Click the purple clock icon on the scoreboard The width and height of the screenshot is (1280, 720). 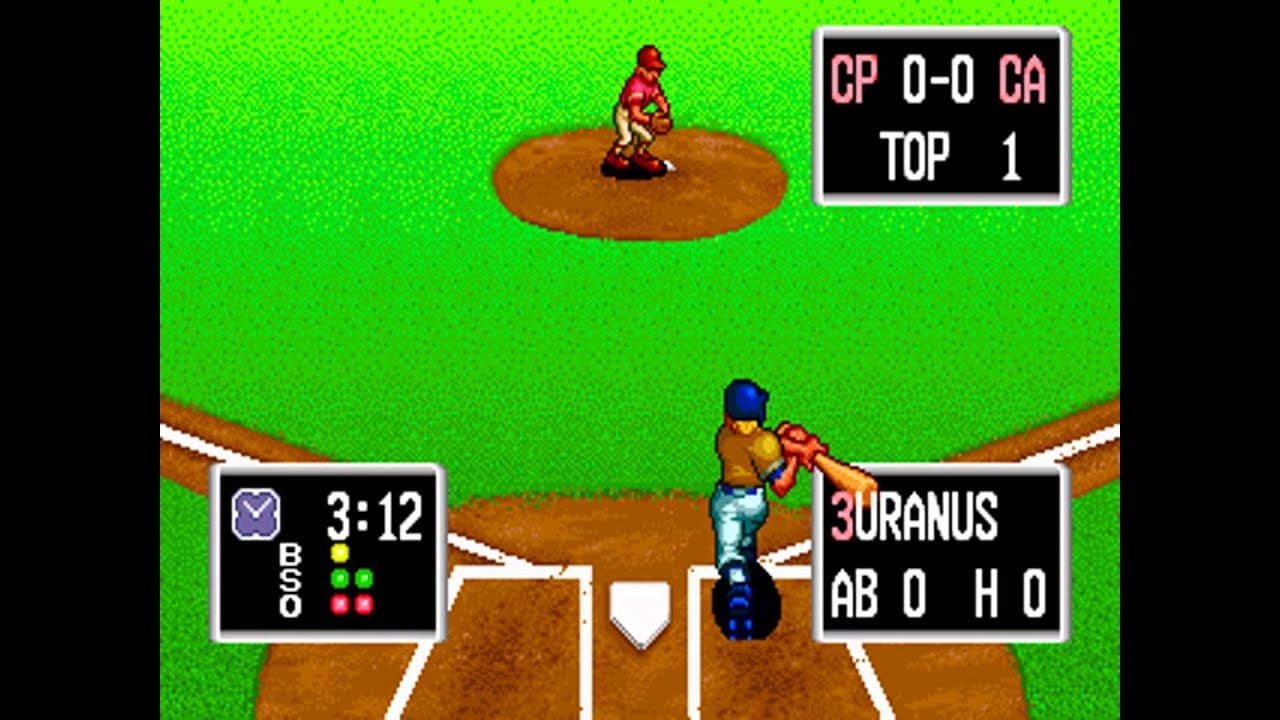point(256,513)
